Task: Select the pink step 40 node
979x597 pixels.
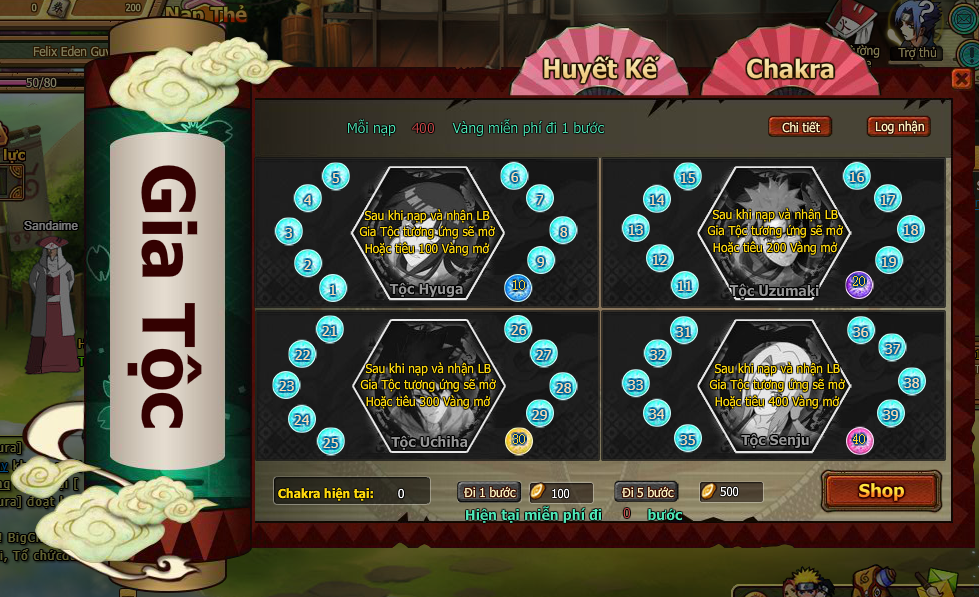Action: click(x=858, y=438)
